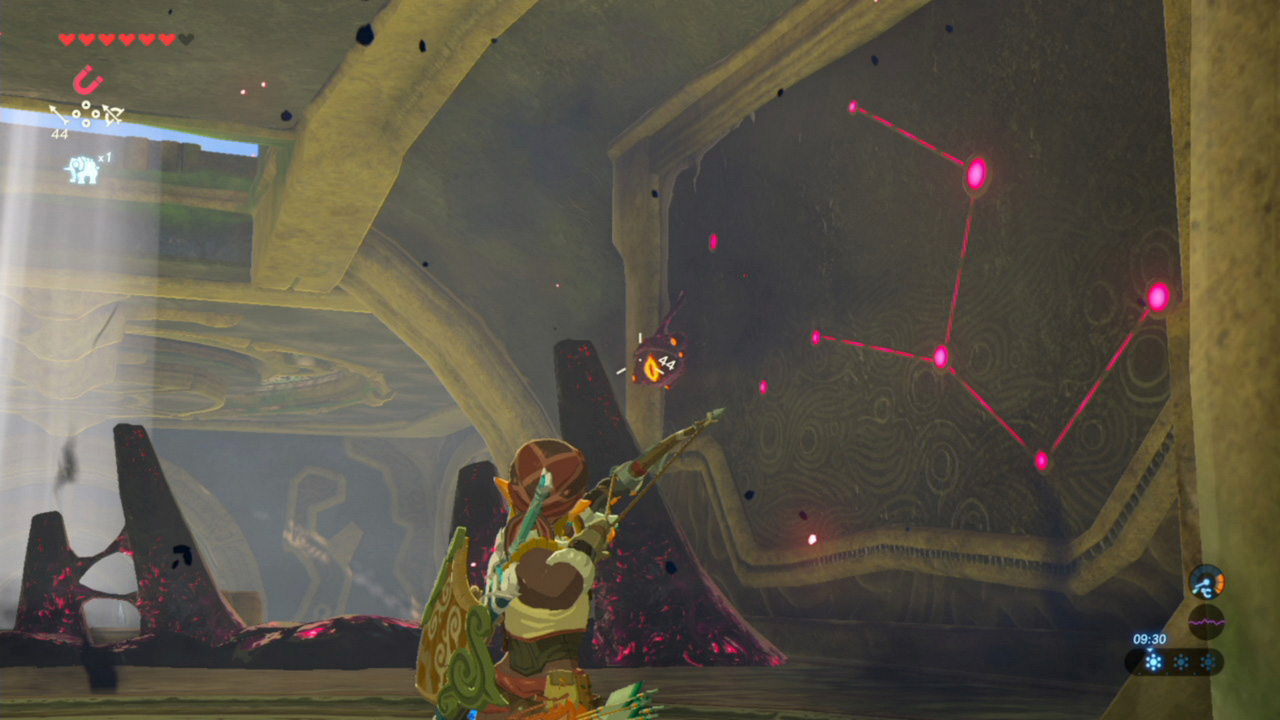This screenshot has height=720, width=1280.
Task: Toggle the empty dark heart container
Action: click(x=185, y=37)
